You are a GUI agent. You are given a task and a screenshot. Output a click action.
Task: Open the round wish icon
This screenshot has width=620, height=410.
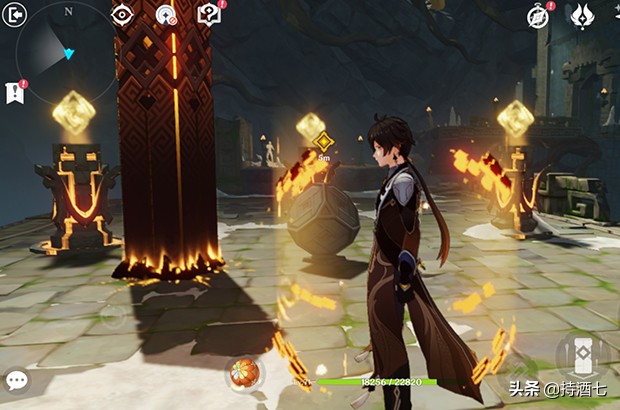[x=166, y=15]
